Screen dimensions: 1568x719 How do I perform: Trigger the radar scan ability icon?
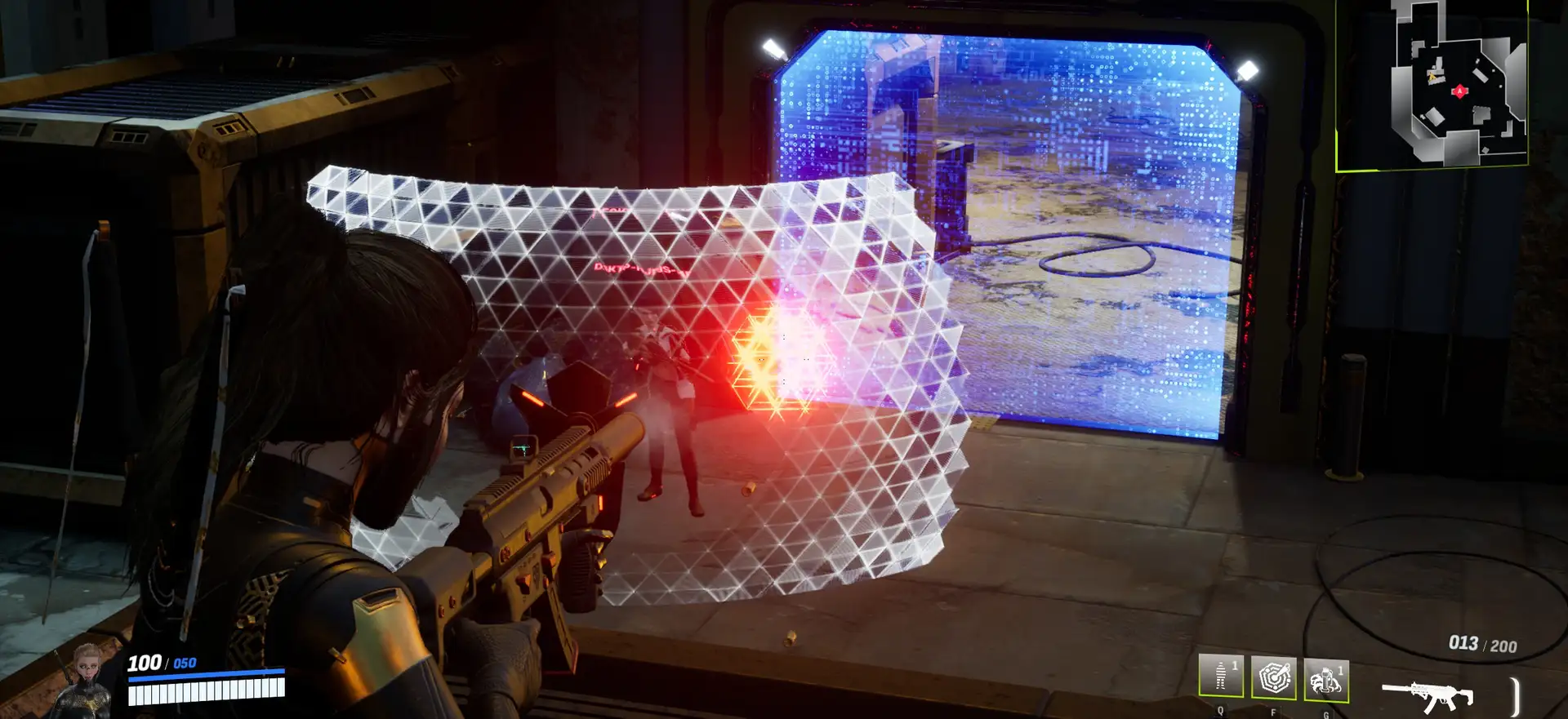1273,677
